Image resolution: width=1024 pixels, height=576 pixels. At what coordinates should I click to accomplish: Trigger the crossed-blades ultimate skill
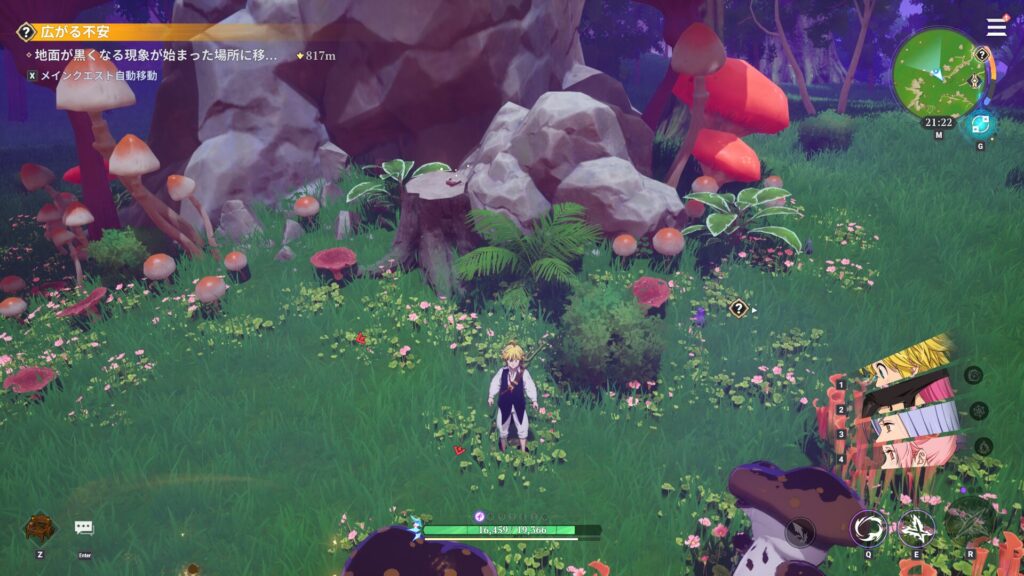point(970,518)
